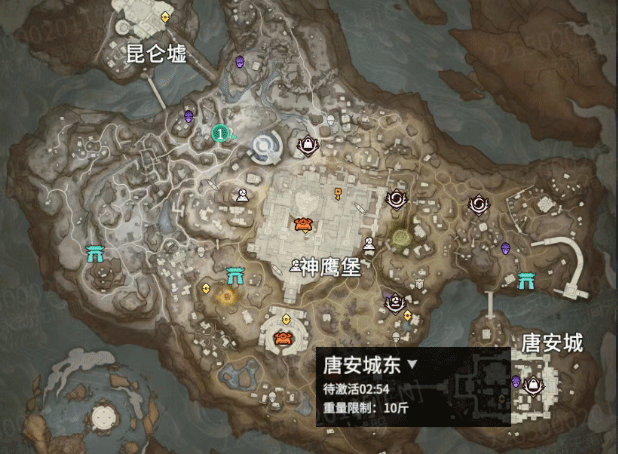Choose the orange beast marker above 神鹰堡 label

click(301, 225)
